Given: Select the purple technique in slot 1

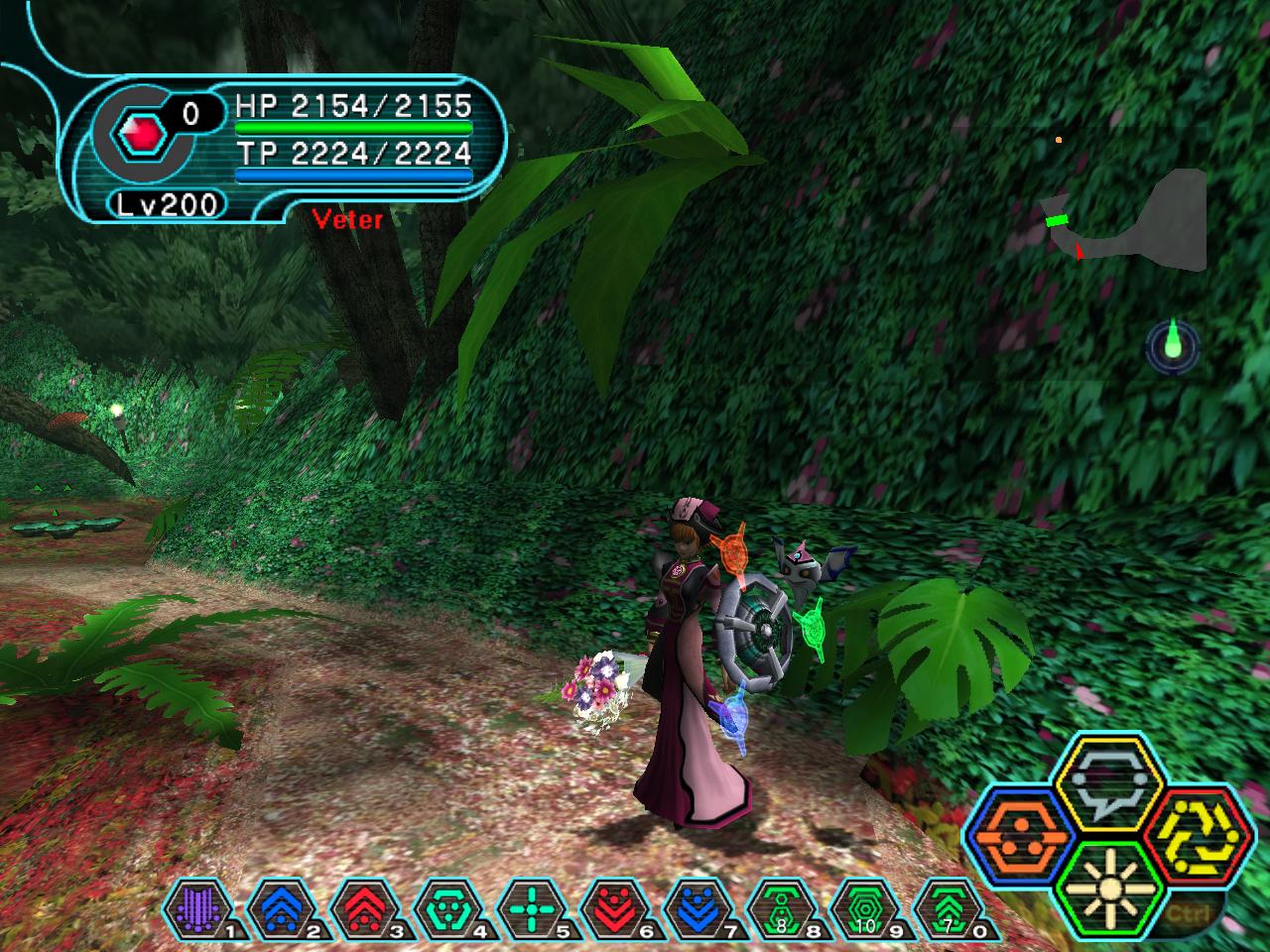Looking at the screenshot, I should pyautogui.click(x=200, y=907).
